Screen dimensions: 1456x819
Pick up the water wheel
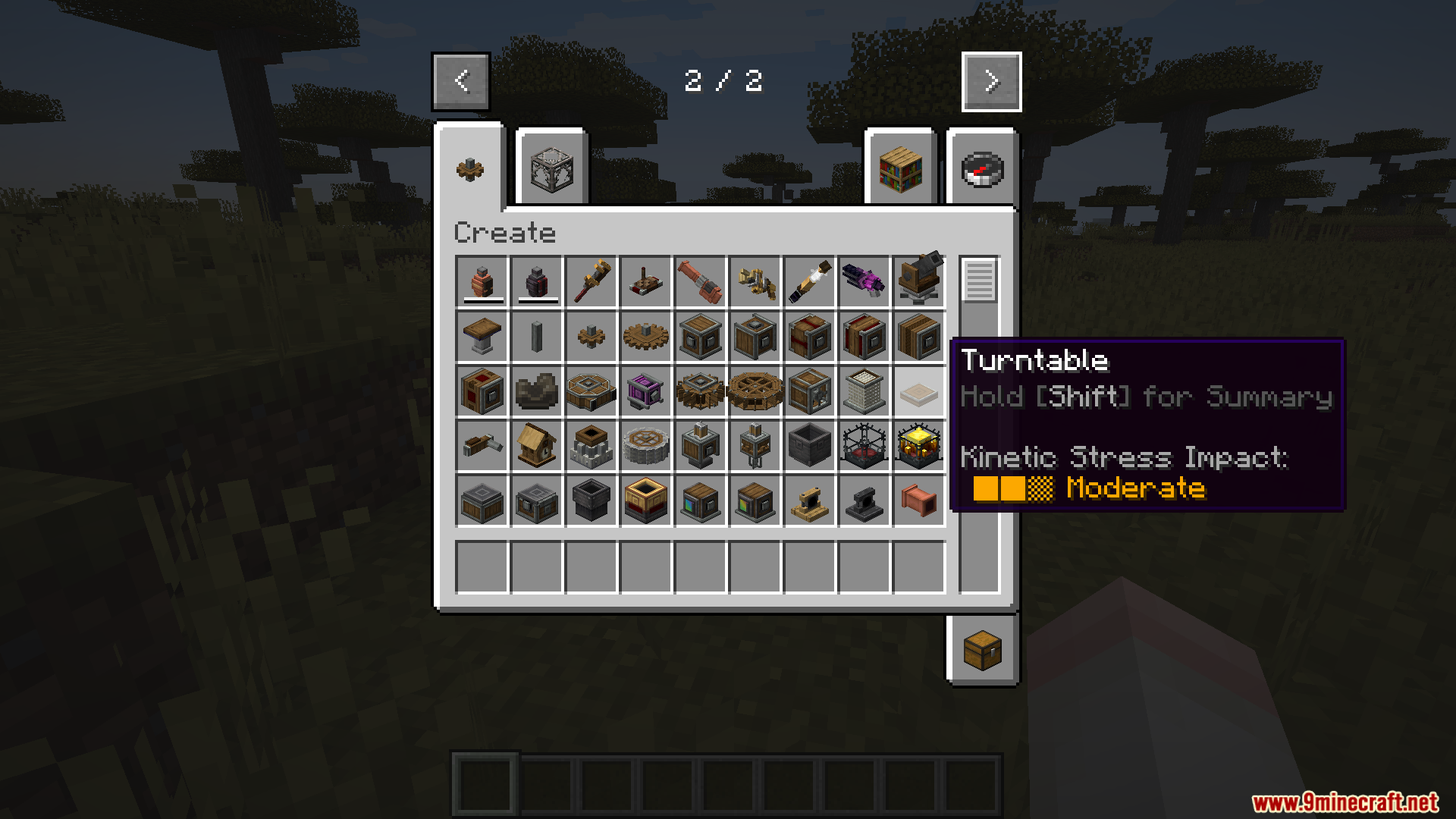pyautogui.click(x=701, y=391)
